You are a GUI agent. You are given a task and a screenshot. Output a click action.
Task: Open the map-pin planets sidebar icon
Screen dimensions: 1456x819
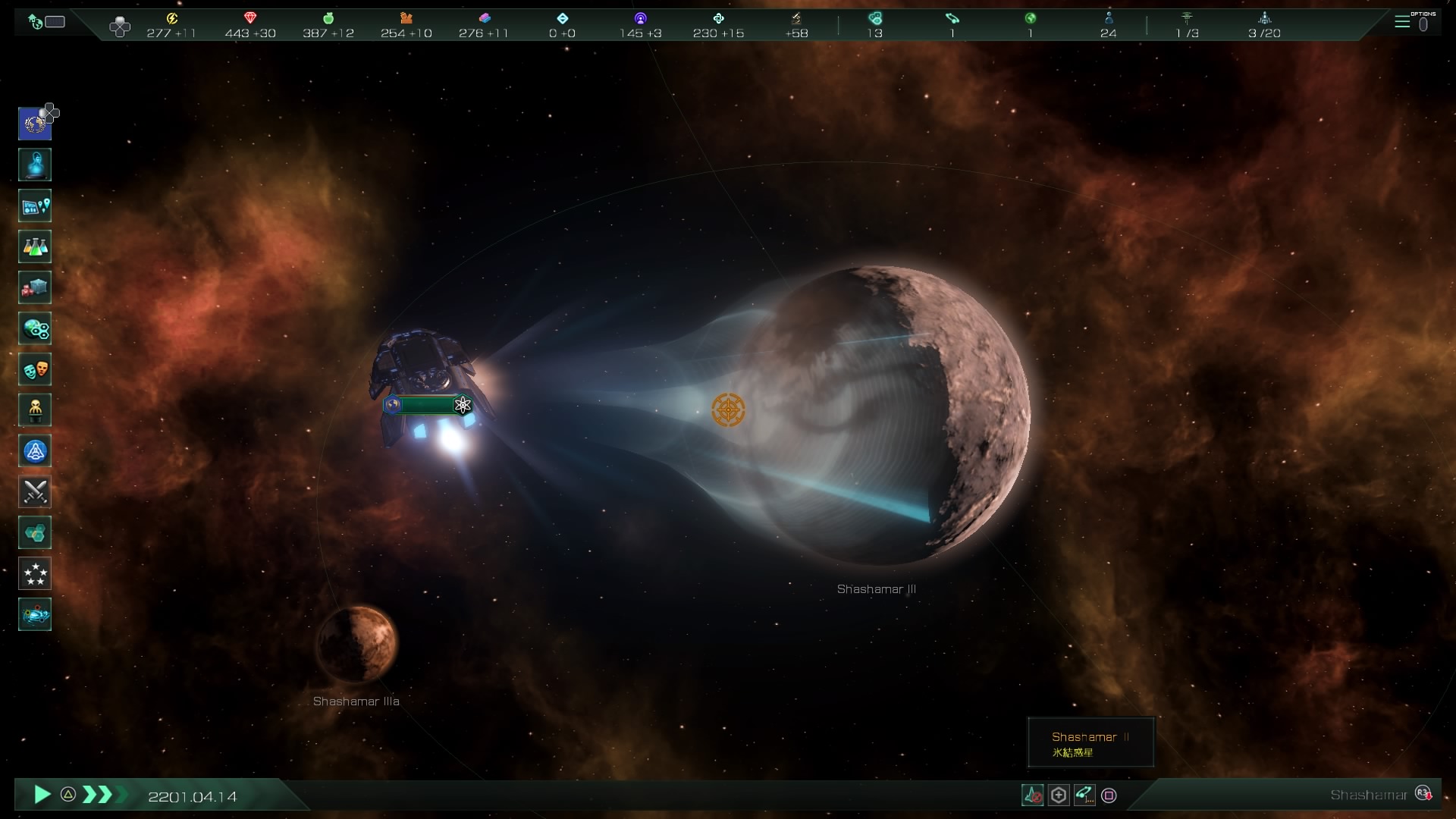coord(35,206)
